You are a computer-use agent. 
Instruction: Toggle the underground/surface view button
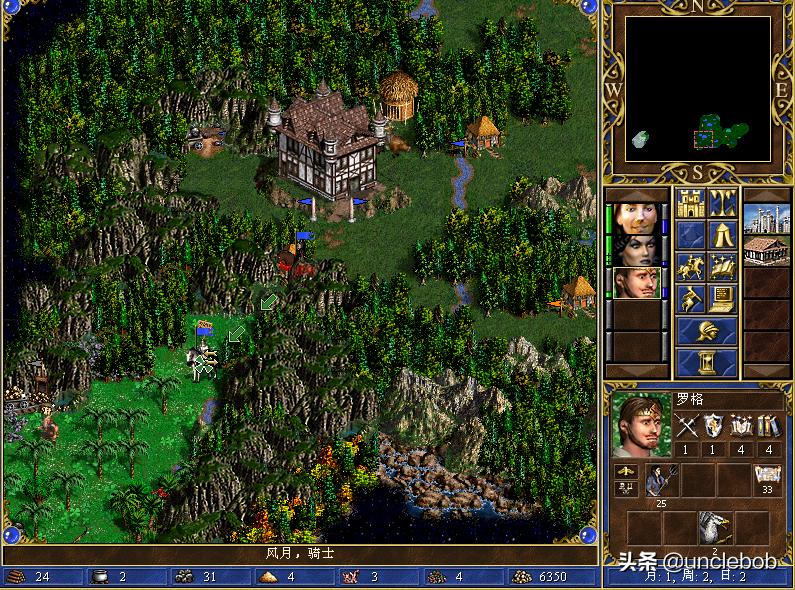723,204
